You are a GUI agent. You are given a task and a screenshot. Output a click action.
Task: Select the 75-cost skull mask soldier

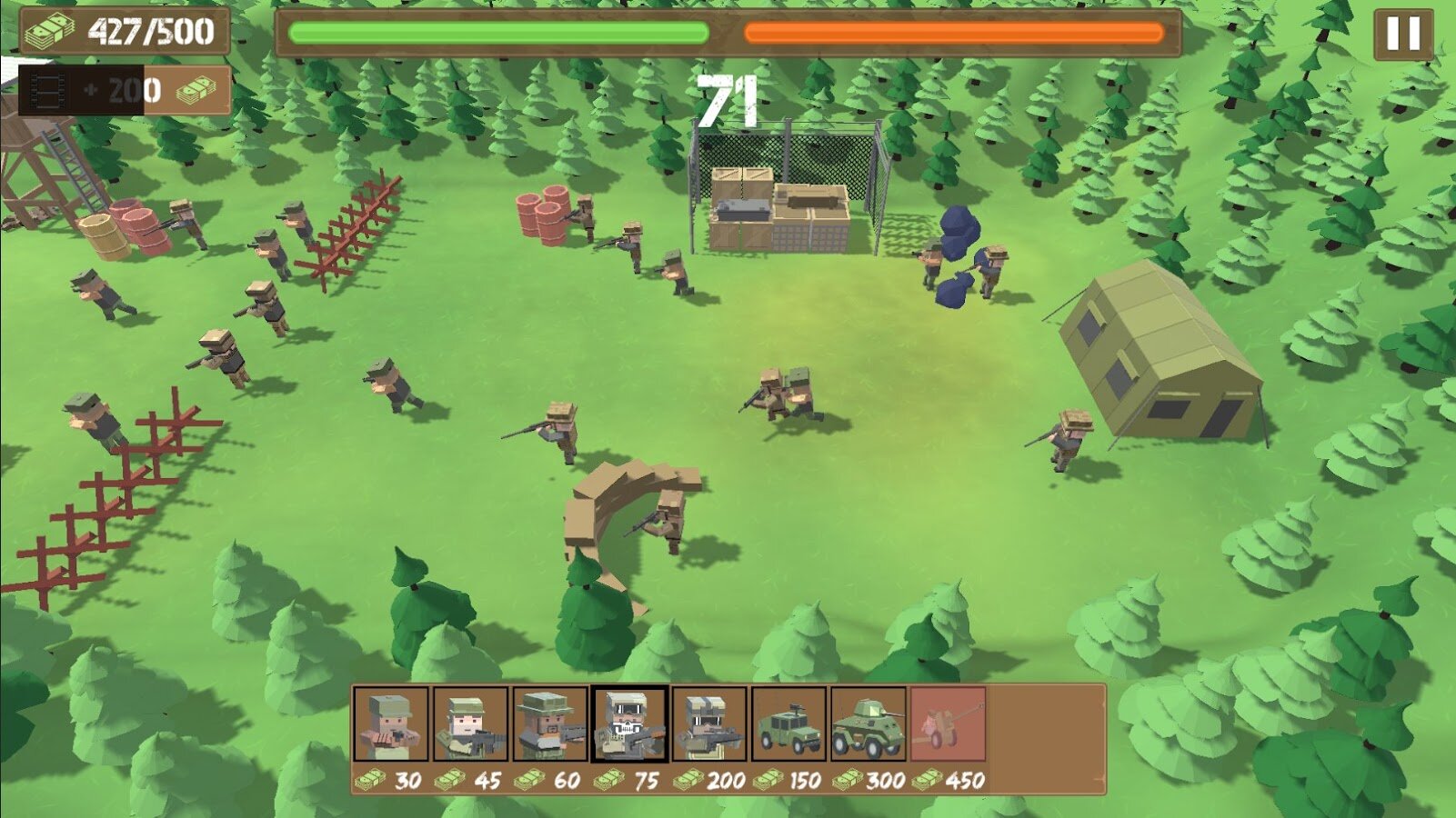[x=629, y=724]
